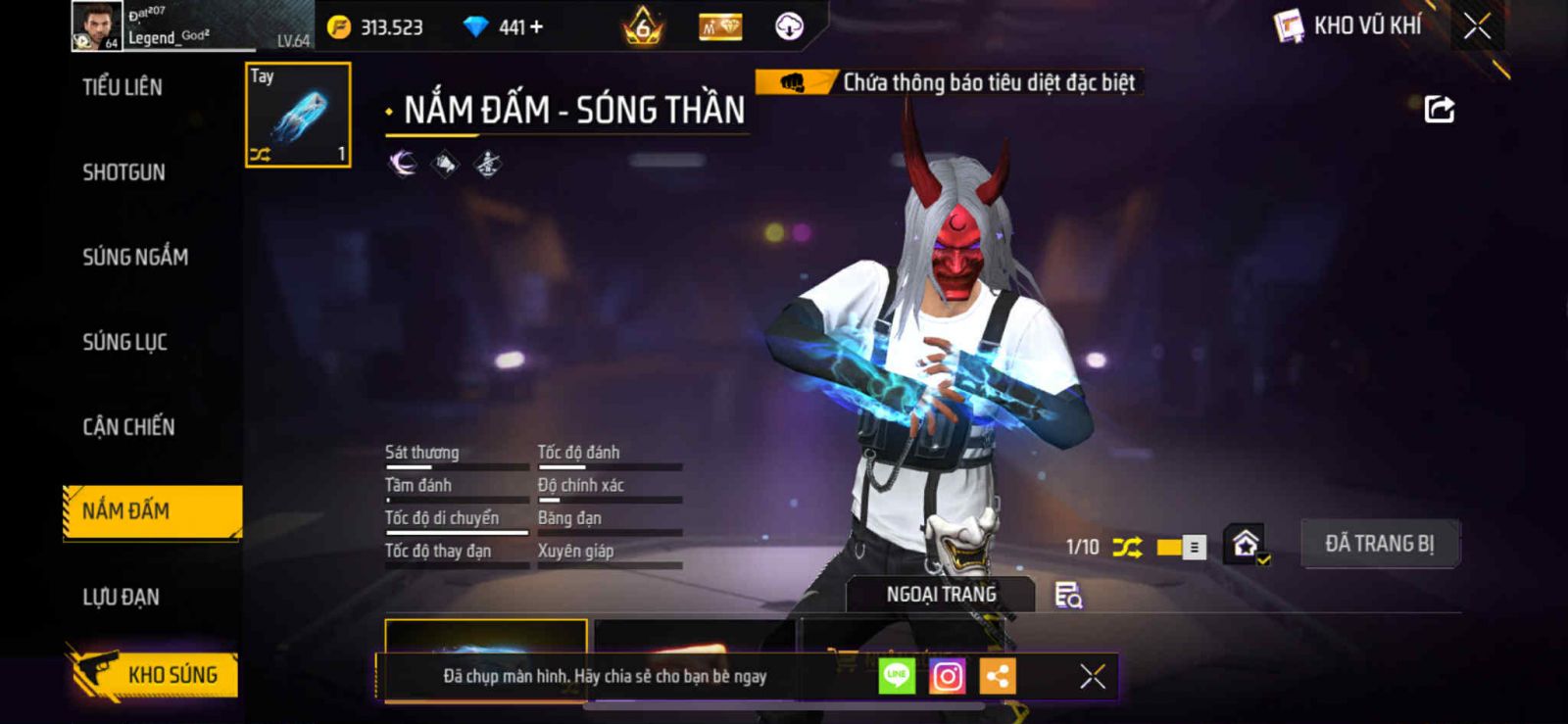Close the KHO VŨ KHÍ screen

(x=1477, y=26)
